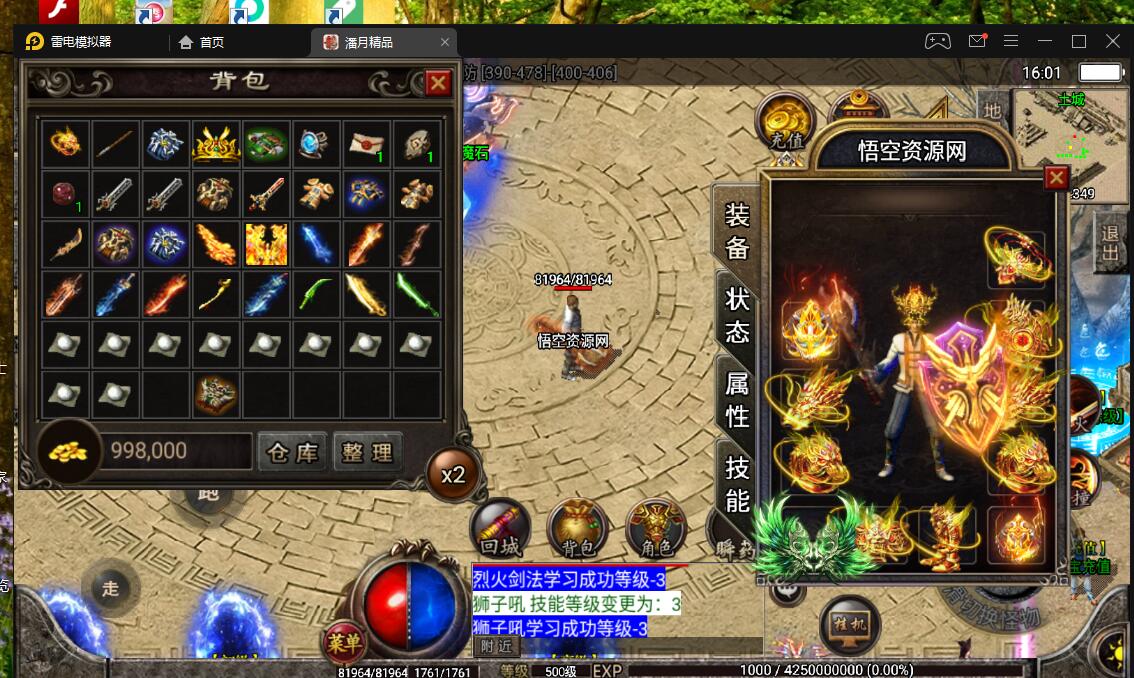Open the 仓库 warehouse from the bag

[292, 452]
